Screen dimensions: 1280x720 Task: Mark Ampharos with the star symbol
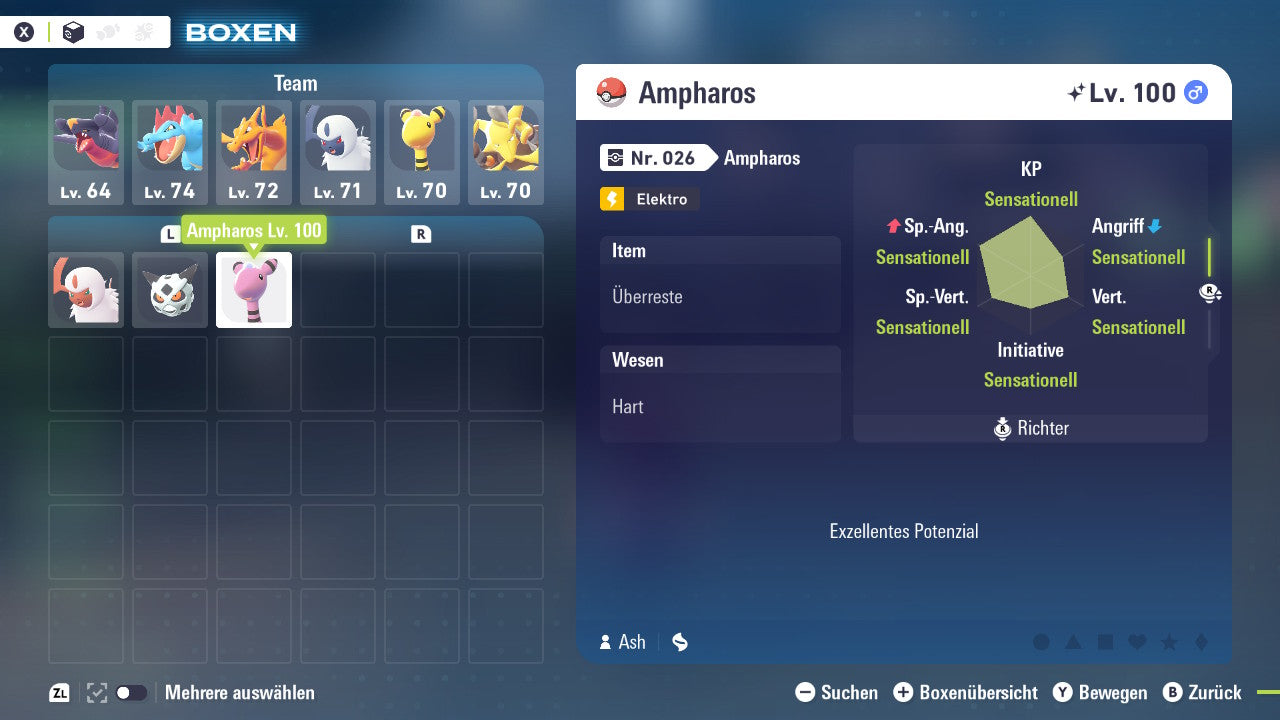(1169, 641)
